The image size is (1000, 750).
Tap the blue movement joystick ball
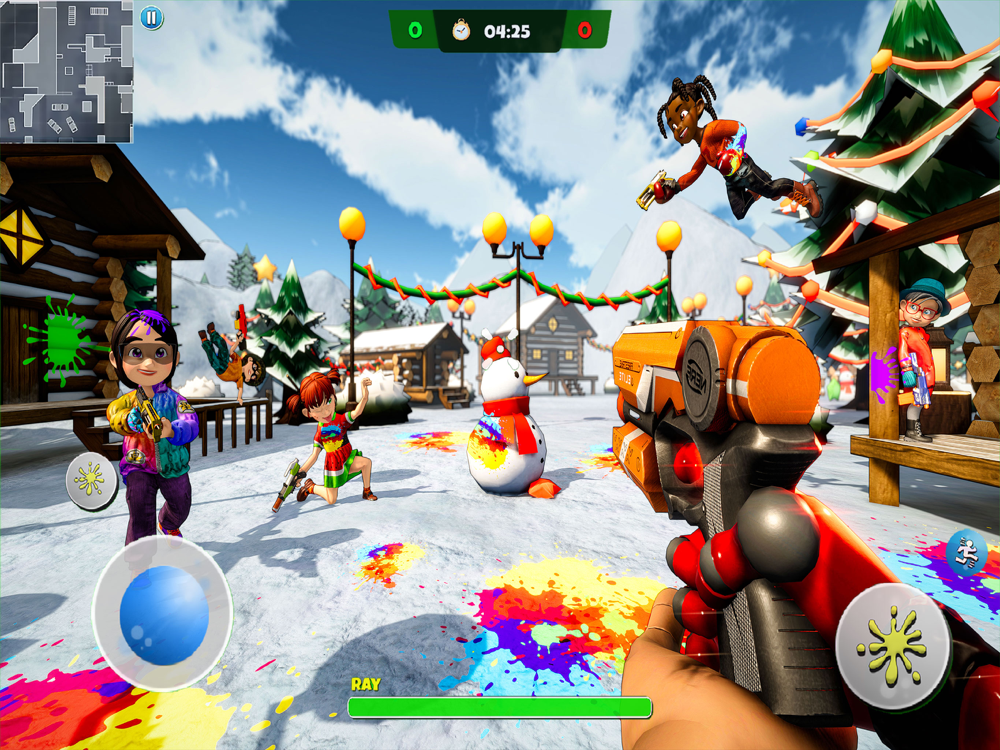click(164, 615)
